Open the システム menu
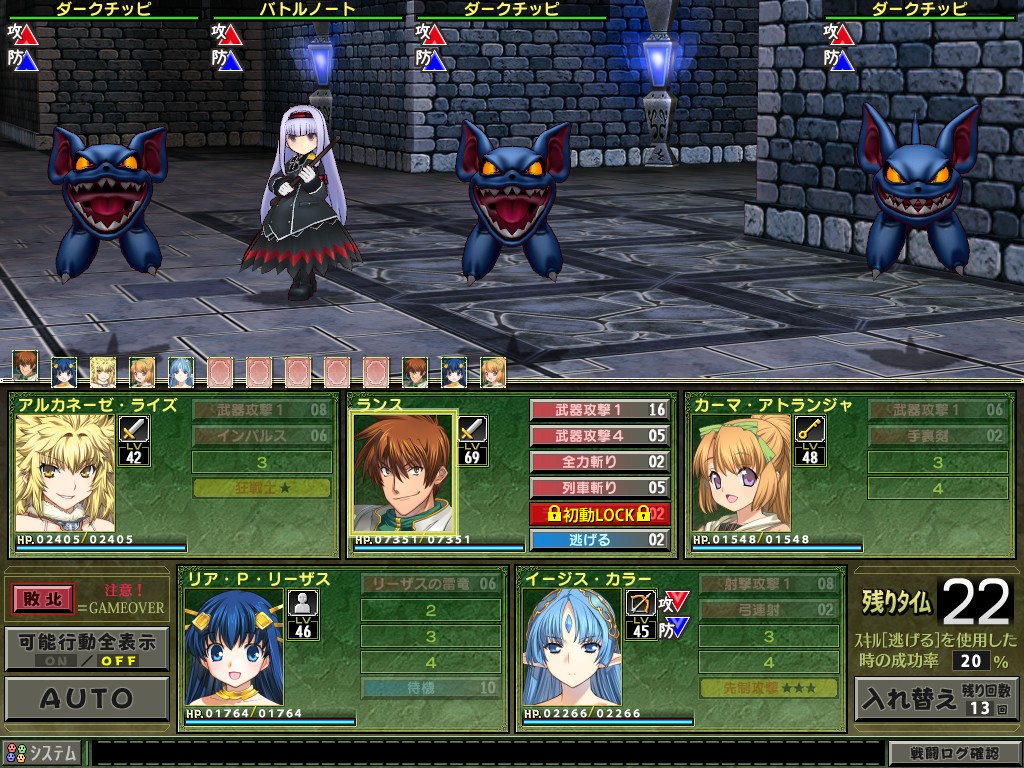This screenshot has width=1024, height=768. pos(43,753)
